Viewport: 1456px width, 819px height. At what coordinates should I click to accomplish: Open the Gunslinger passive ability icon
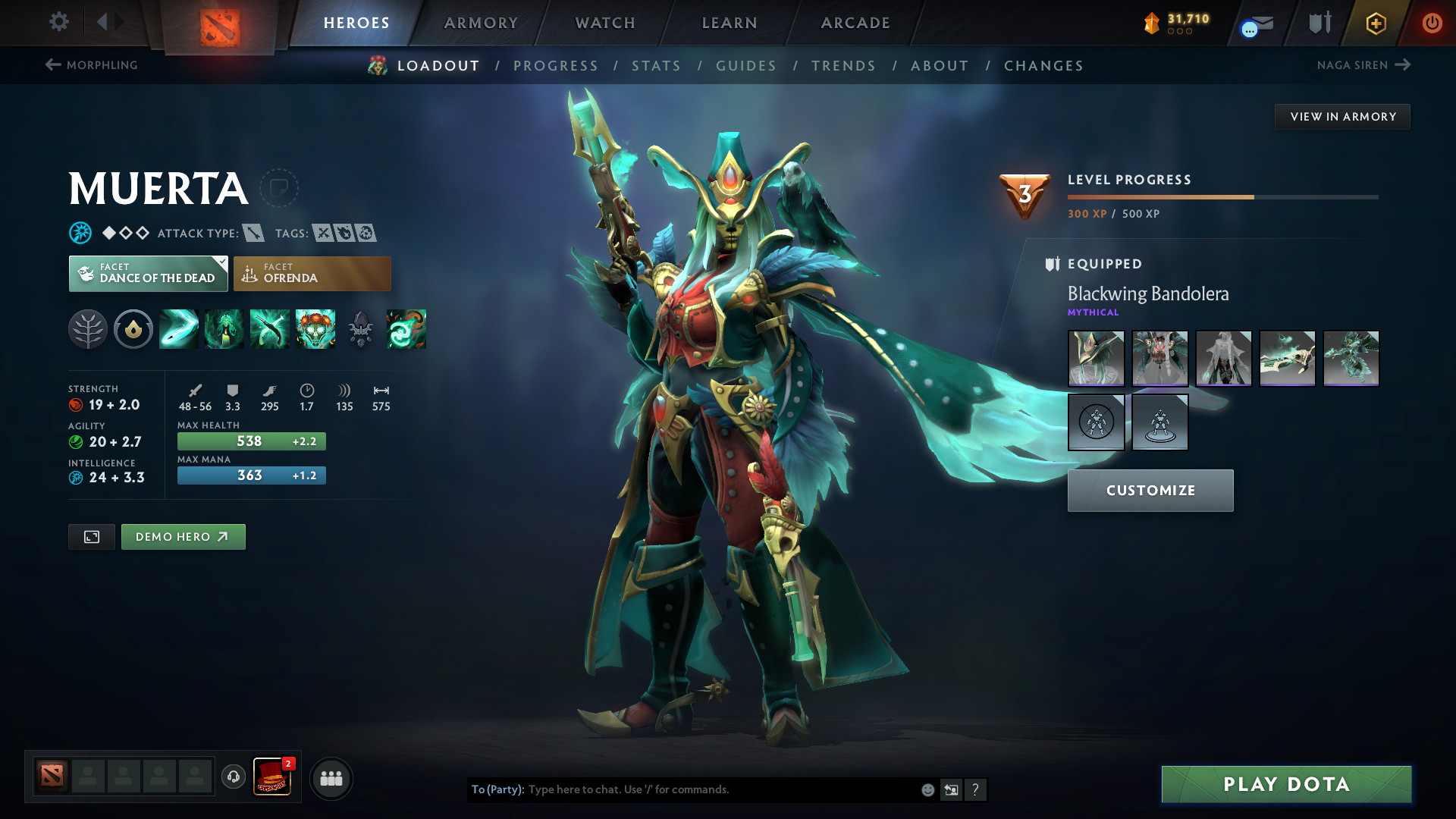(269, 329)
